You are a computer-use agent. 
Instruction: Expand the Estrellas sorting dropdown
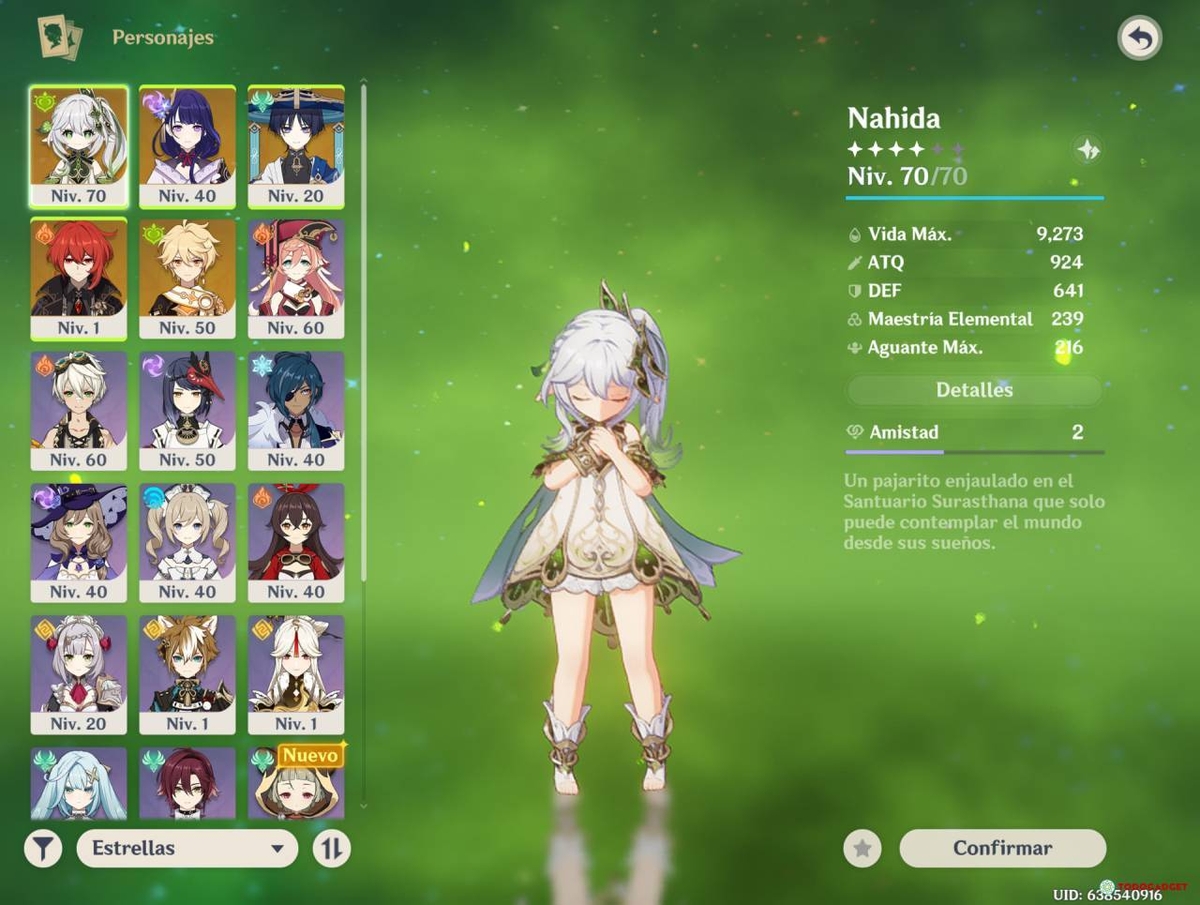[x=187, y=848]
